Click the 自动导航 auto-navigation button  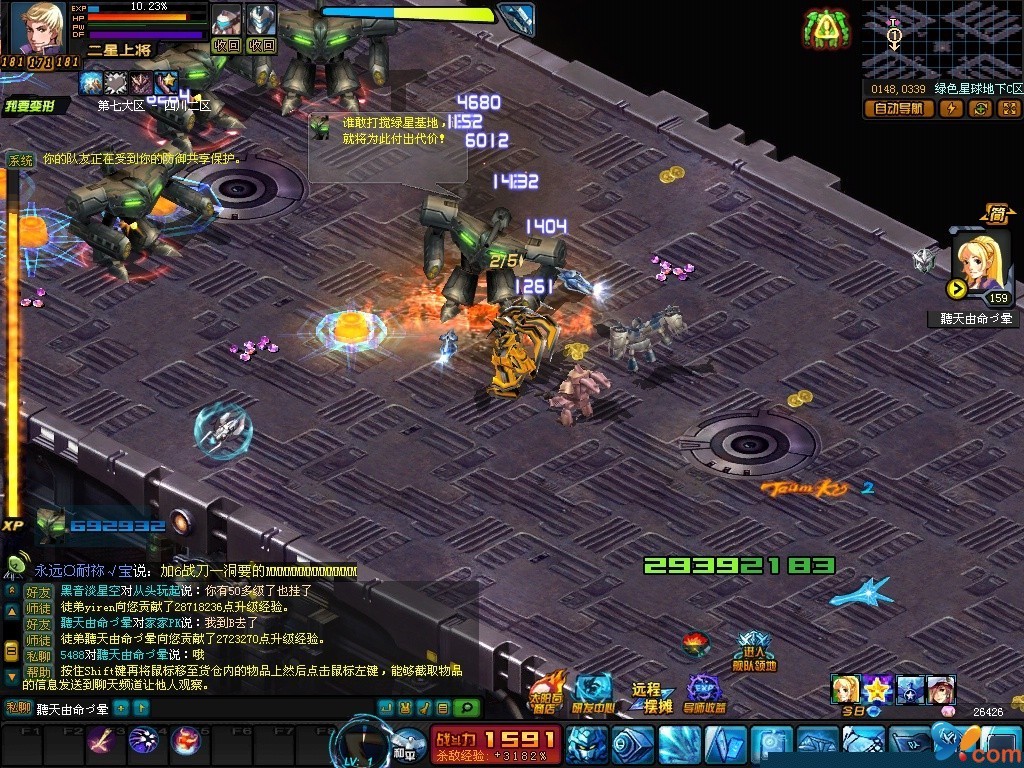[898, 109]
